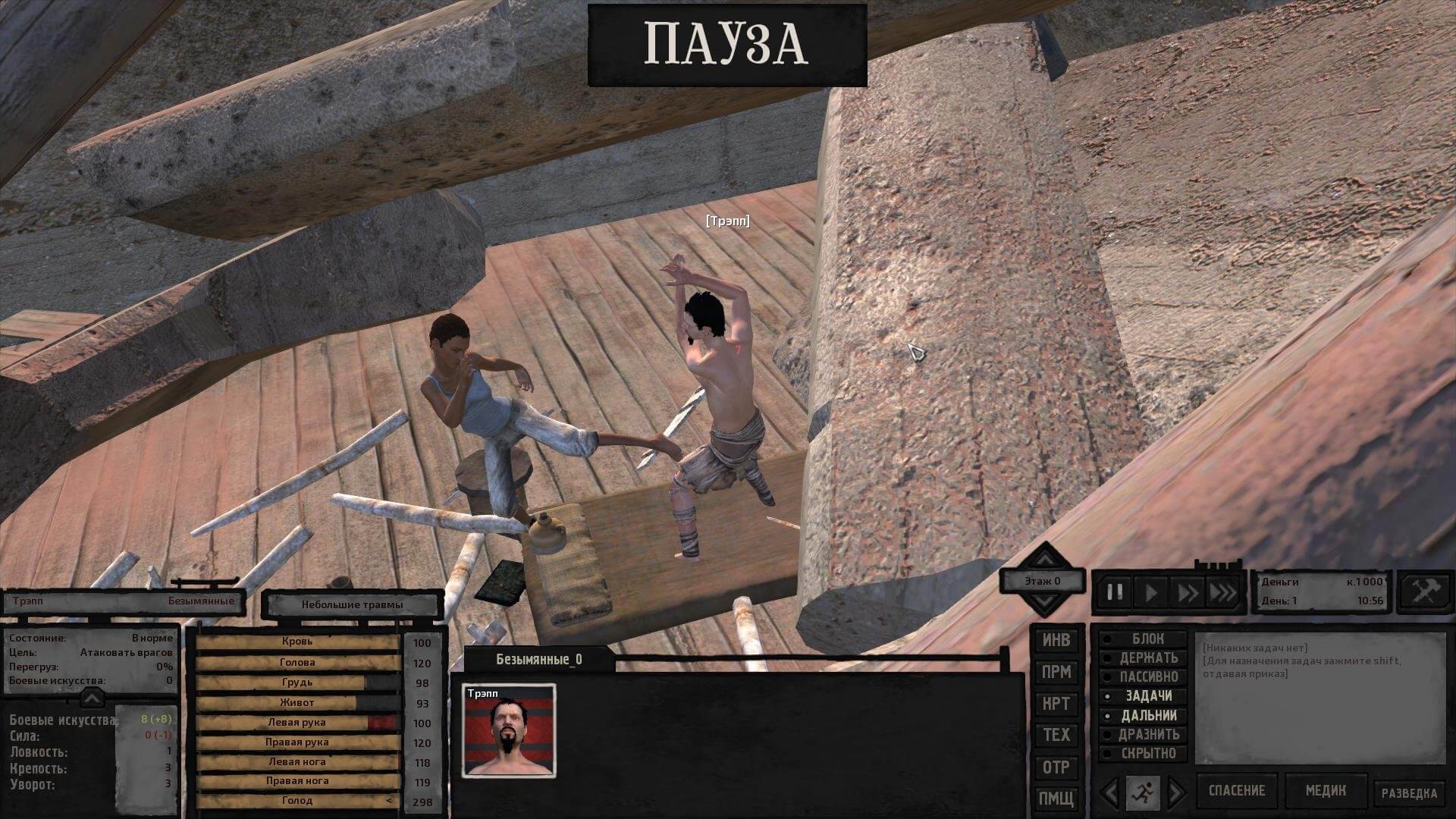The height and width of the screenshot is (819, 1456).
Task: Open the build mode hammer button
Action: [1423, 591]
